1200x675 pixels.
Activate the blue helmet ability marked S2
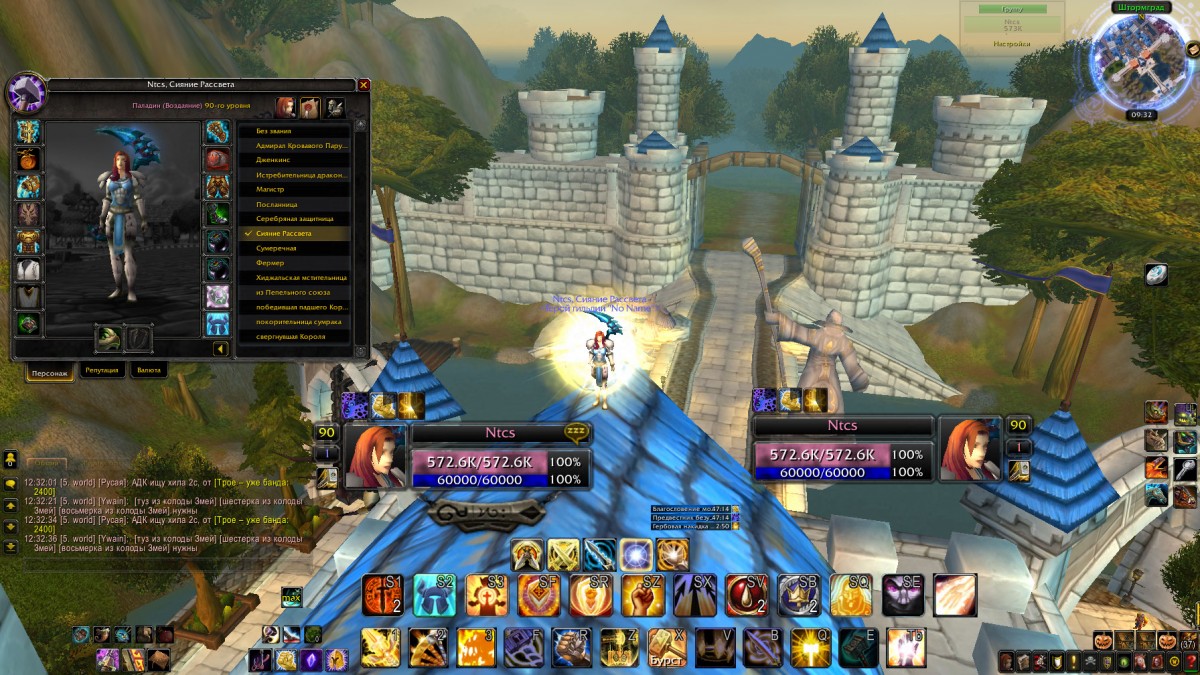pyautogui.click(x=434, y=595)
